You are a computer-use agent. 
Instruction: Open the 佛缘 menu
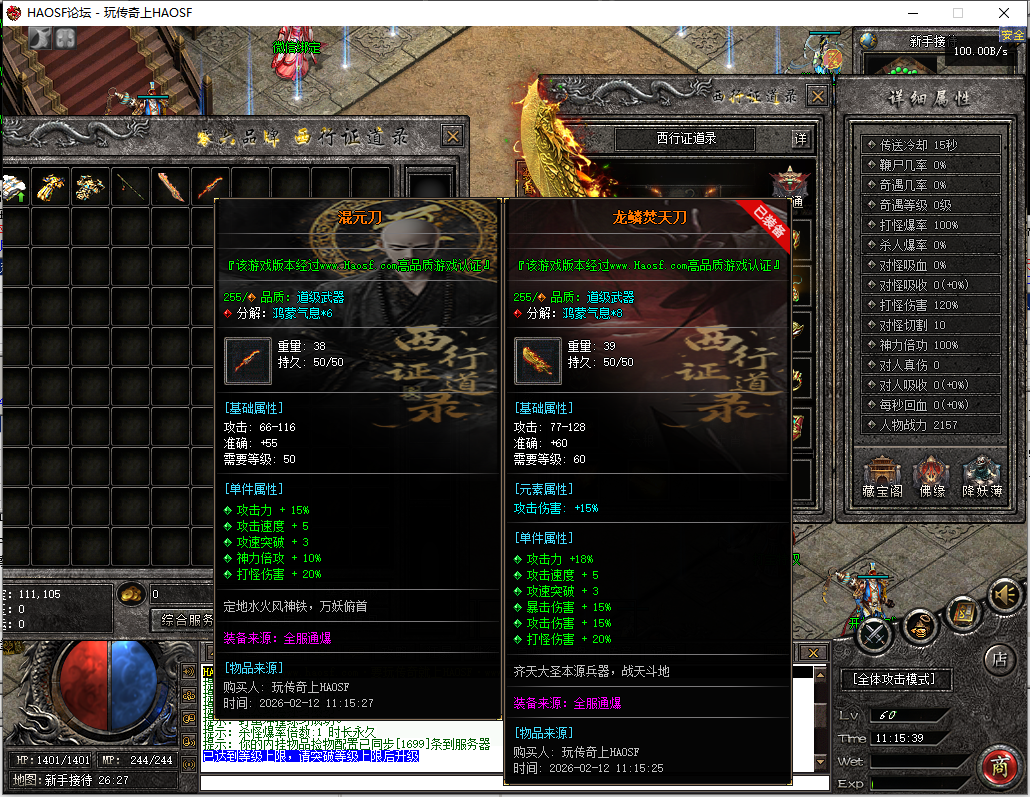931,478
